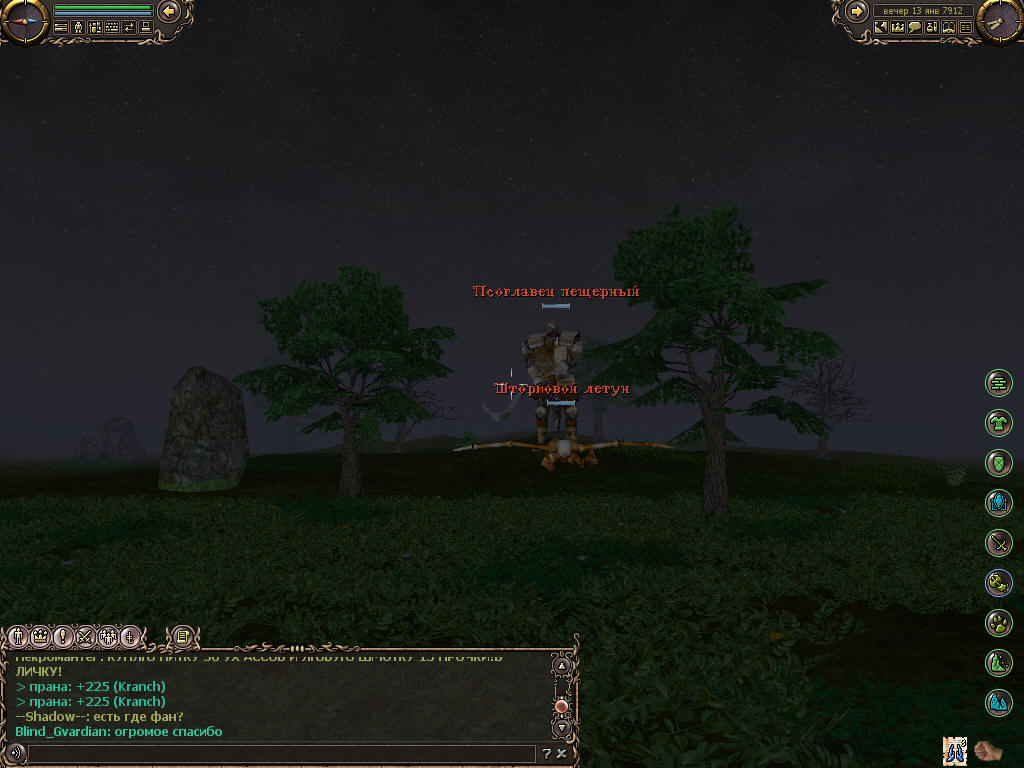Select the exclamation mark chat filter
The image size is (1024, 768).
(62, 636)
